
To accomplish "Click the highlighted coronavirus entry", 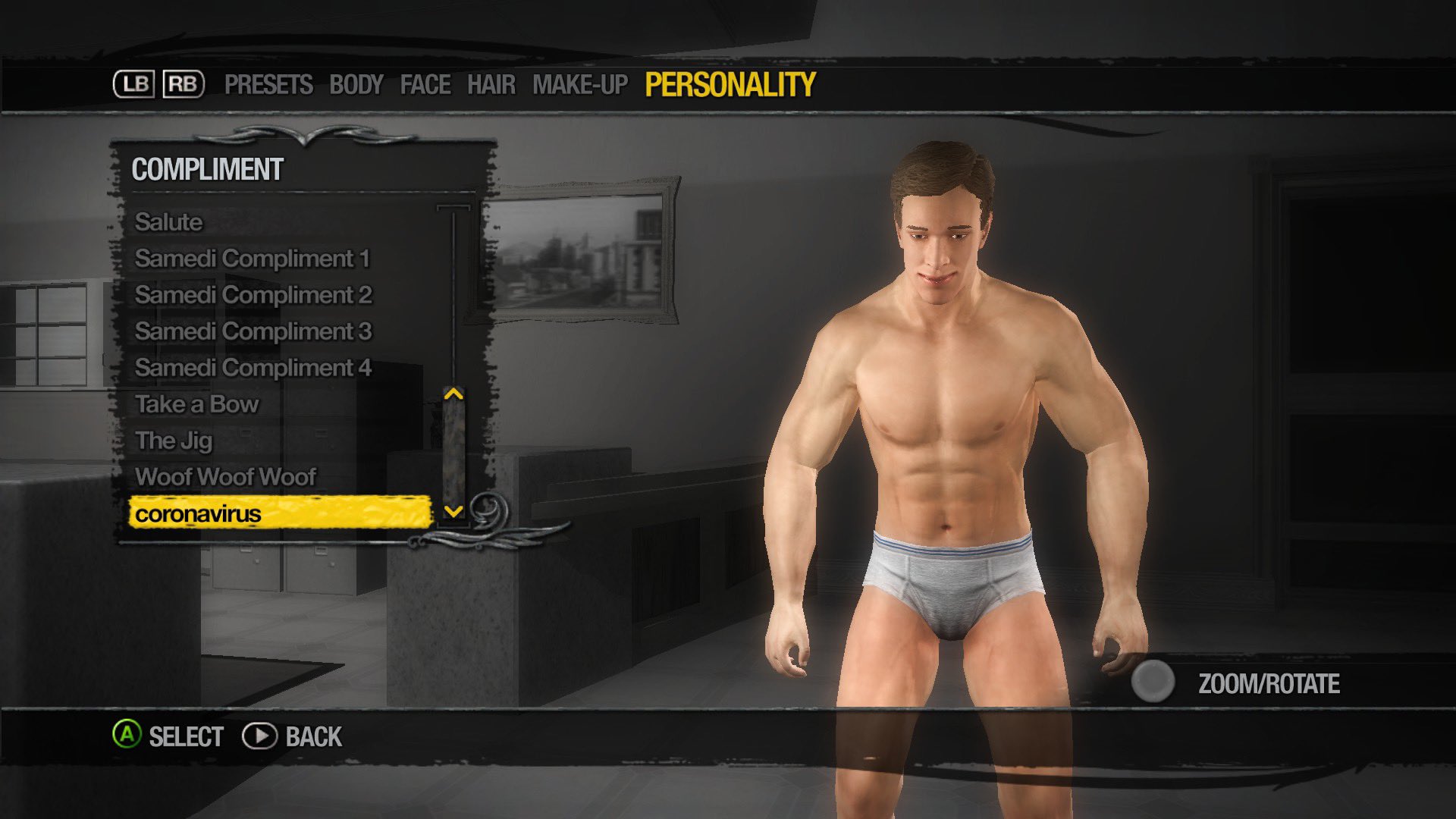I will tap(196, 513).
